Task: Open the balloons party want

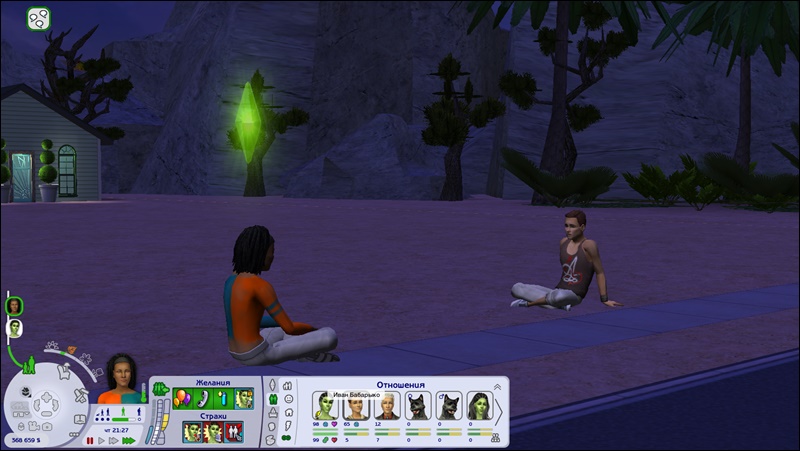Action: click(182, 398)
